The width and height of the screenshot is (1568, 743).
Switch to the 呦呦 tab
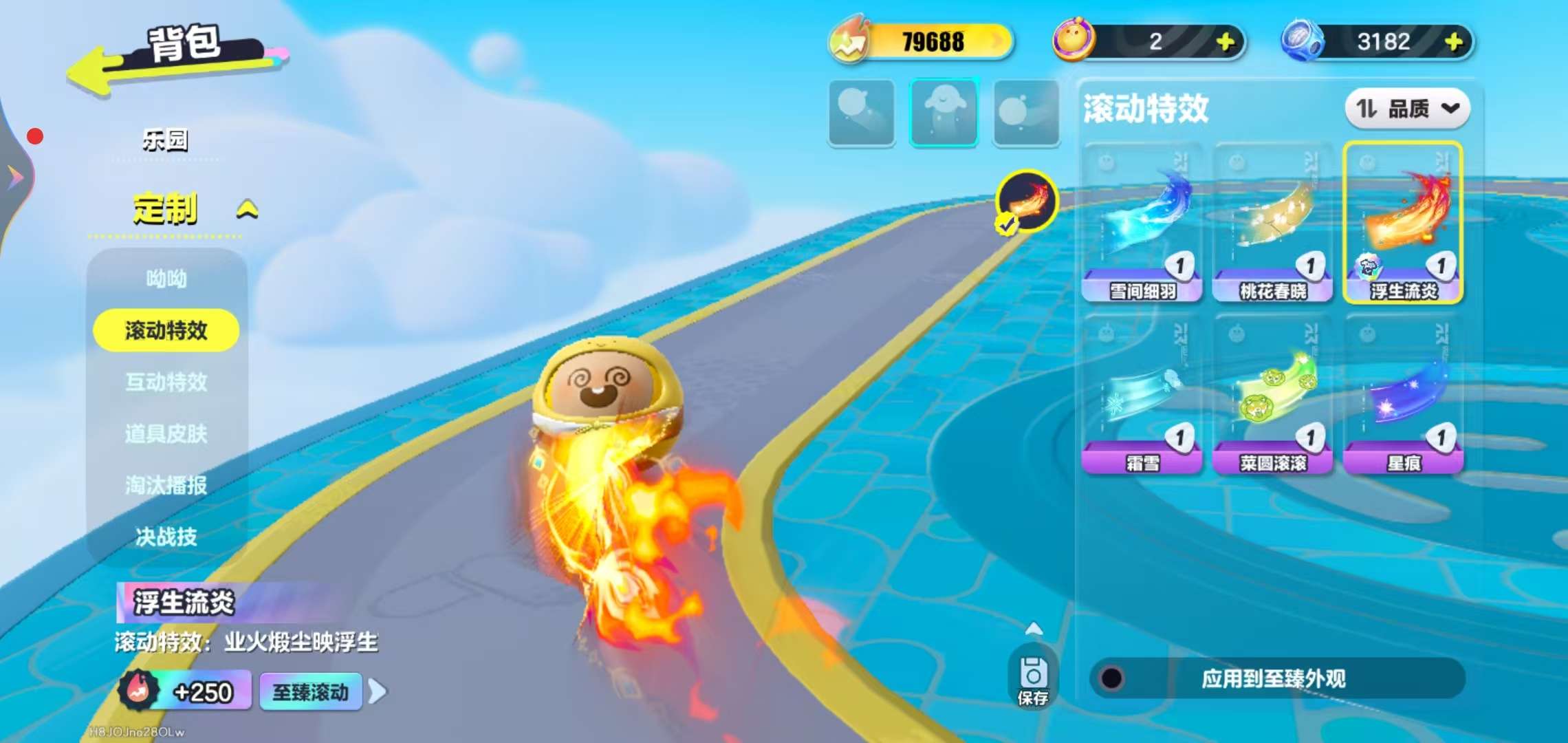click(x=166, y=279)
